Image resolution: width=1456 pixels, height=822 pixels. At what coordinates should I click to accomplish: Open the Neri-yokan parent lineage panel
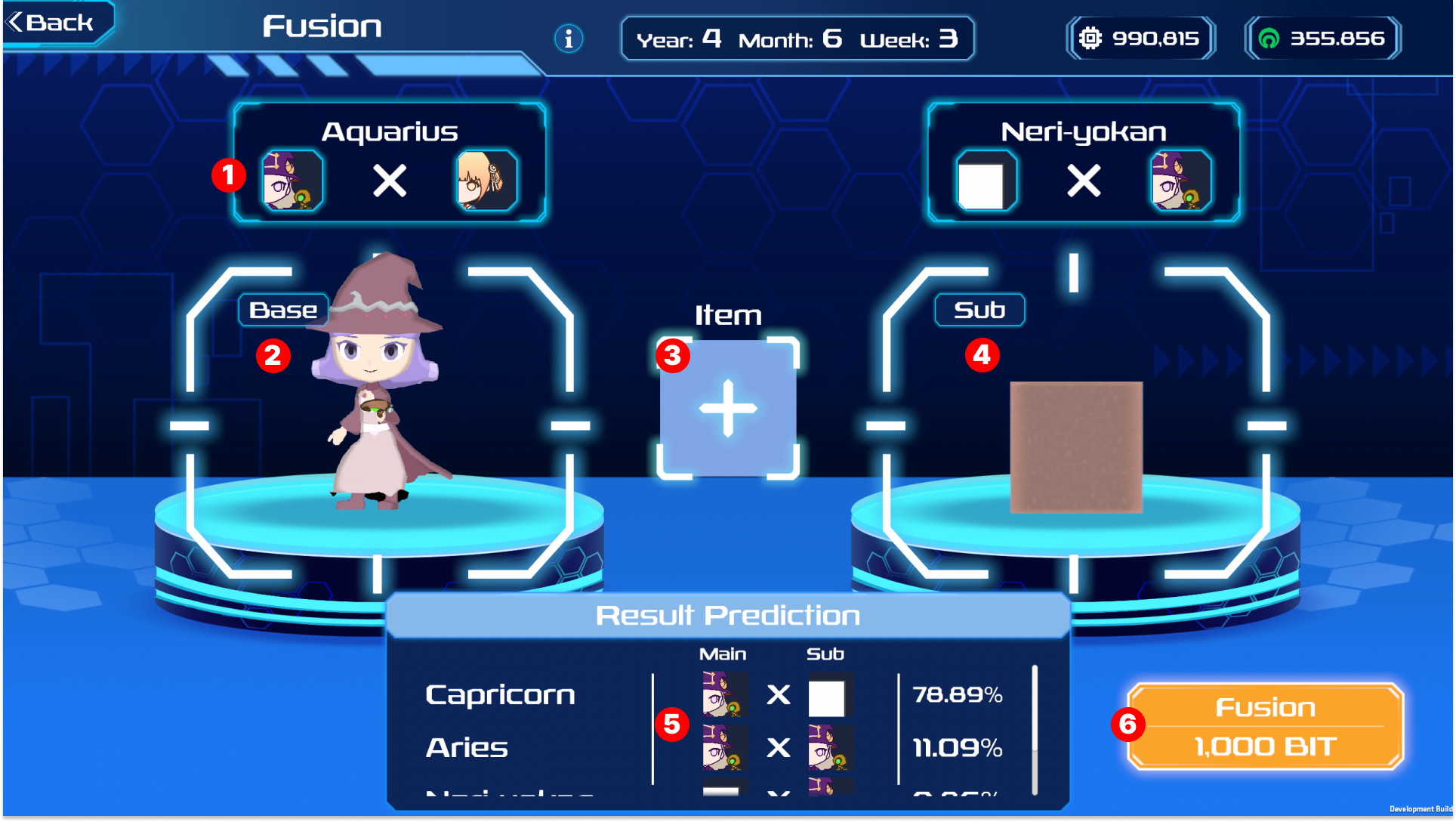coord(1083,163)
